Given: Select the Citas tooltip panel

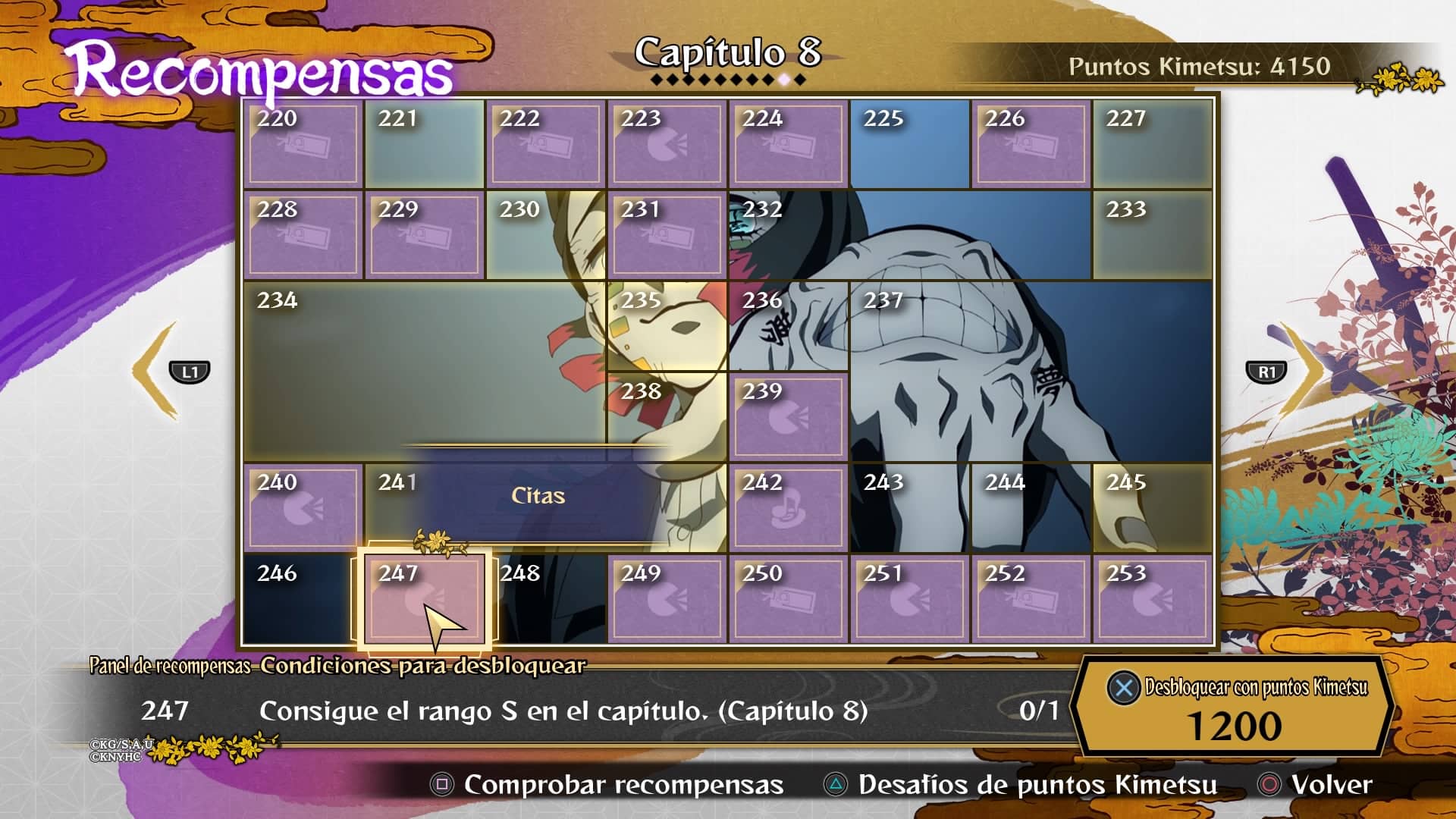Looking at the screenshot, I should pos(538,497).
